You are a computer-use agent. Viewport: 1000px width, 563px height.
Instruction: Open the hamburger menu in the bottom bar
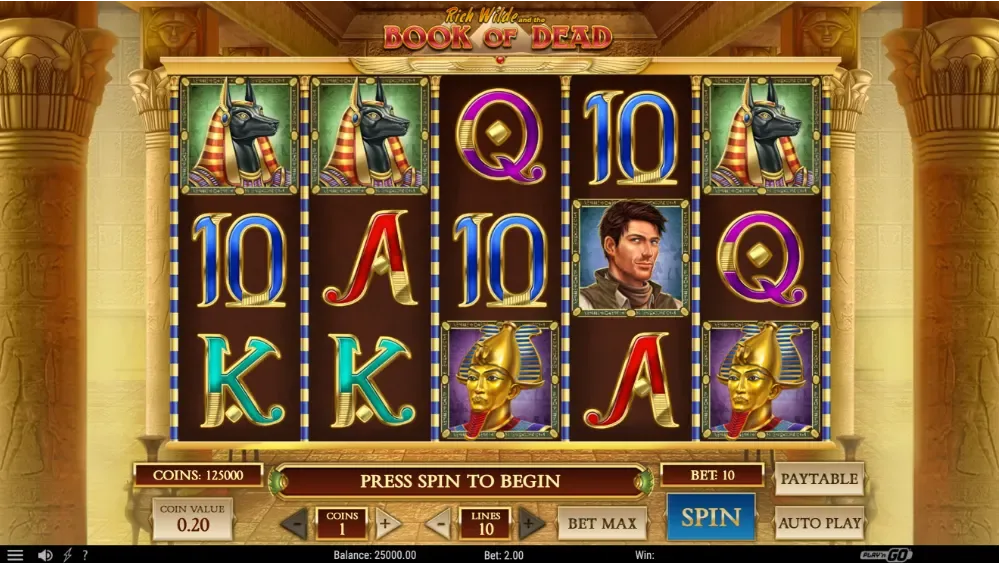pos(15,555)
